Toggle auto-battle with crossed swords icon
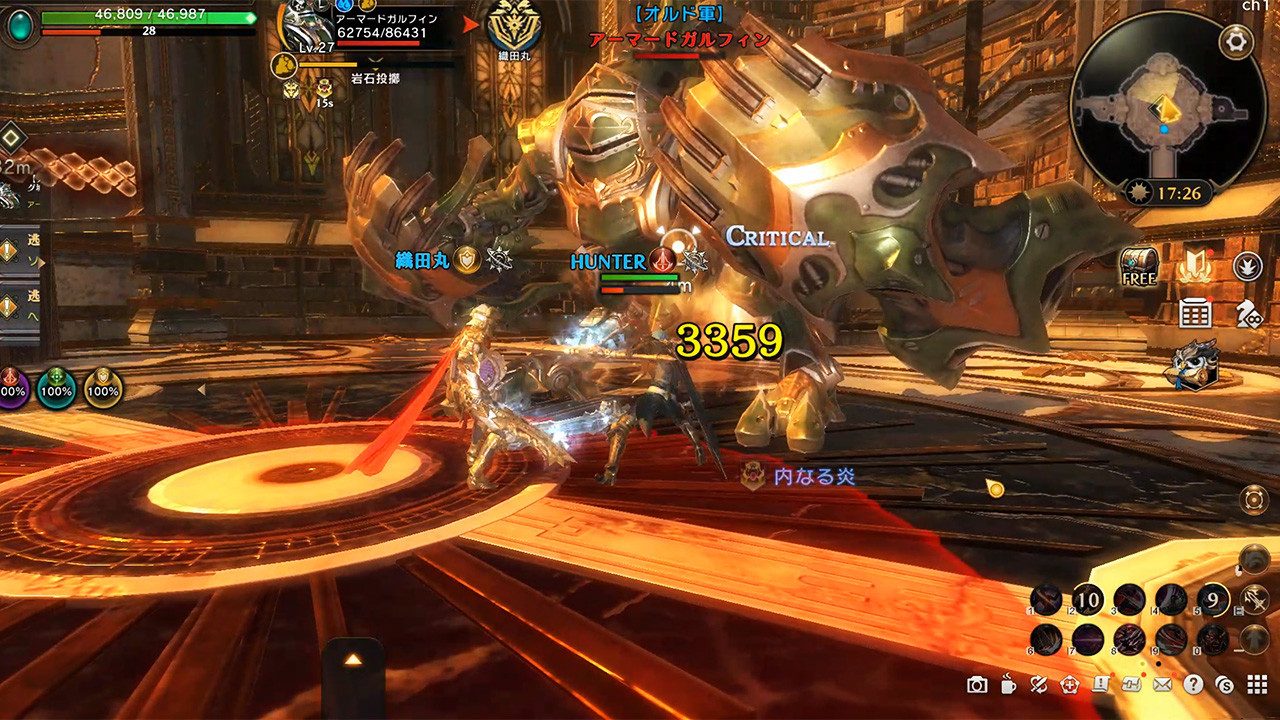This screenshot has height=720, width=1280. (x=1038, y=684)
